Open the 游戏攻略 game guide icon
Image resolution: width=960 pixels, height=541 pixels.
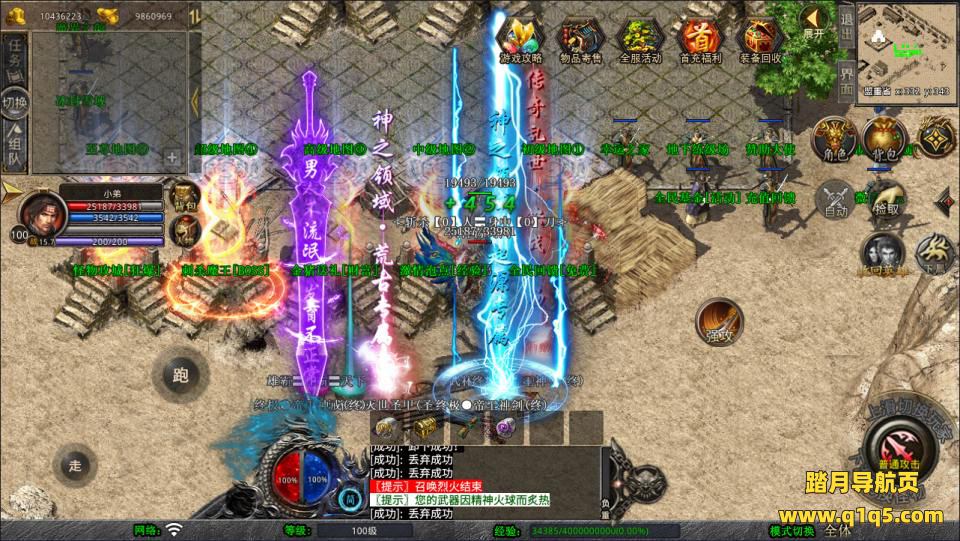tap(520, 38)
